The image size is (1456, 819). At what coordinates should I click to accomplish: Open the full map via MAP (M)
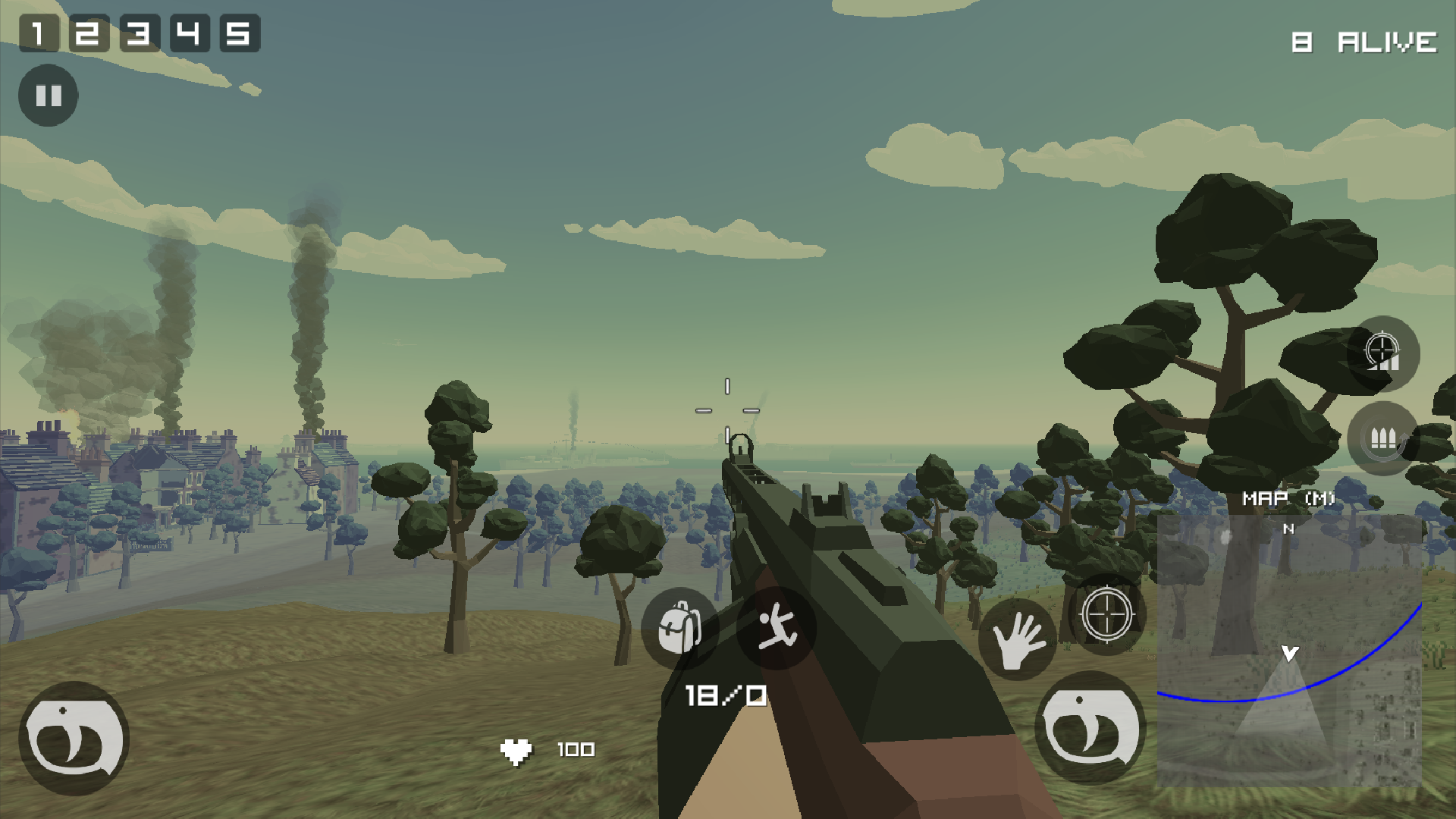tap(1289, 498)
